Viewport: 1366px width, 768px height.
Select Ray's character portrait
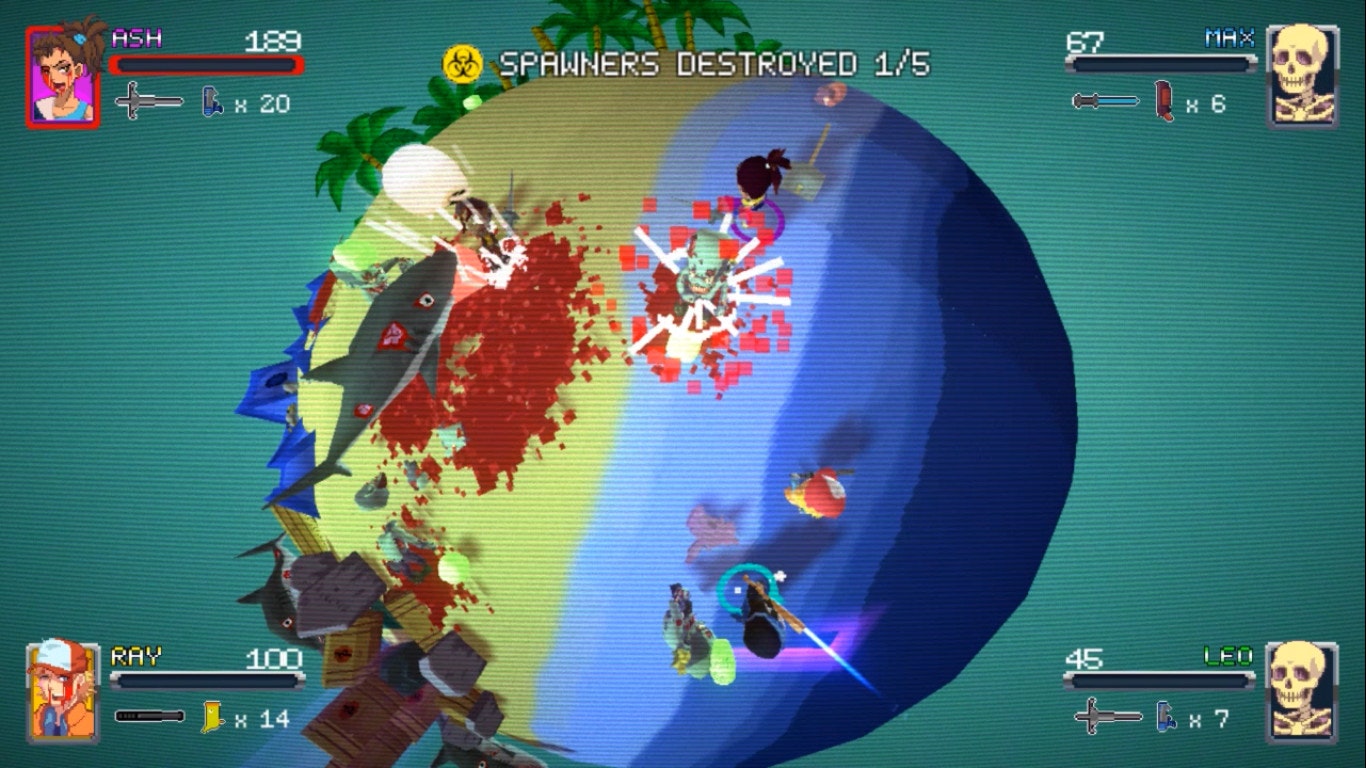coord(63,691)
